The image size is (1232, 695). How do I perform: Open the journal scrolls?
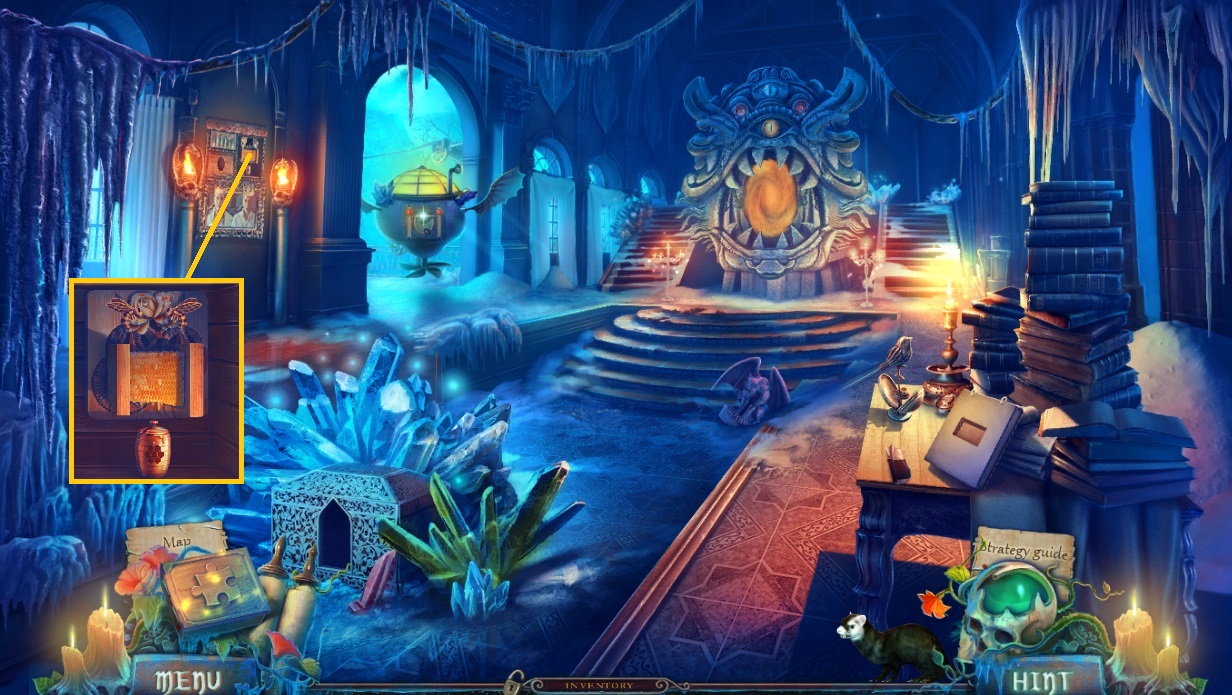291,600
